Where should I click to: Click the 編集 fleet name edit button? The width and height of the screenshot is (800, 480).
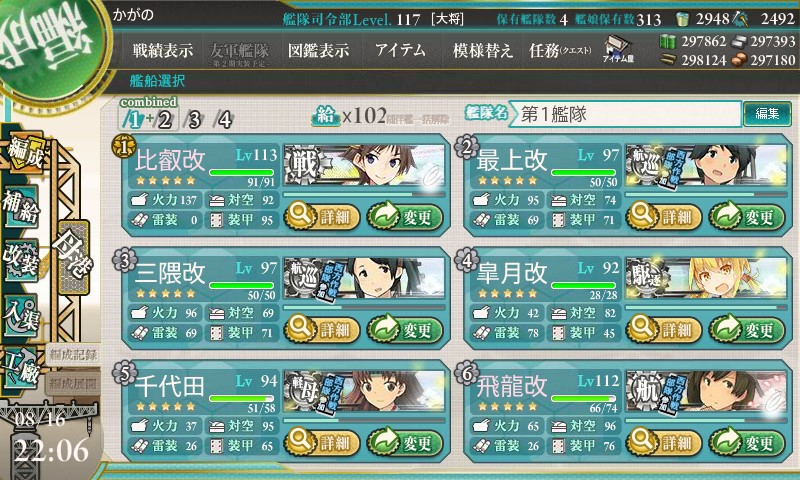tap(767, 114)
